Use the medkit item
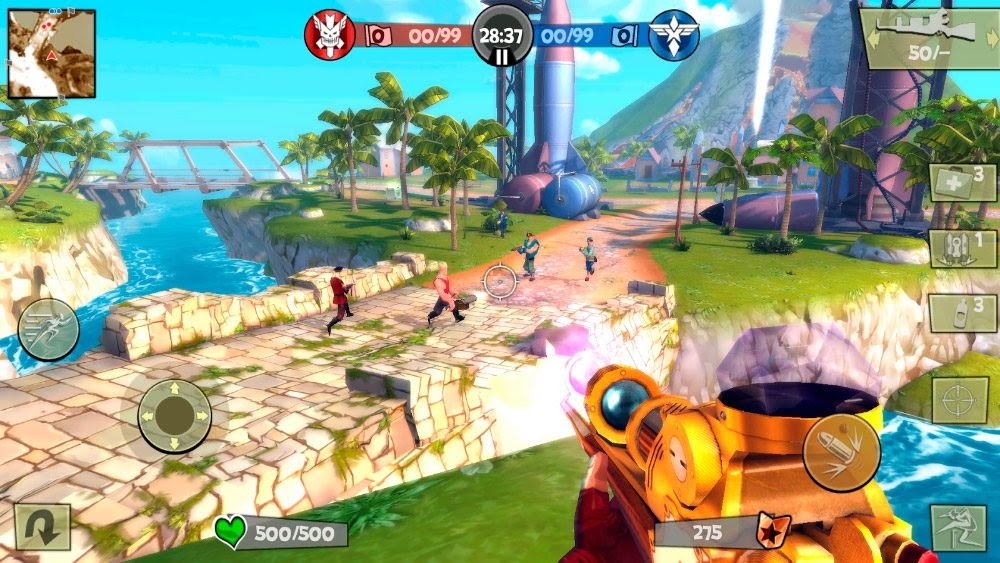 point(962,184)
